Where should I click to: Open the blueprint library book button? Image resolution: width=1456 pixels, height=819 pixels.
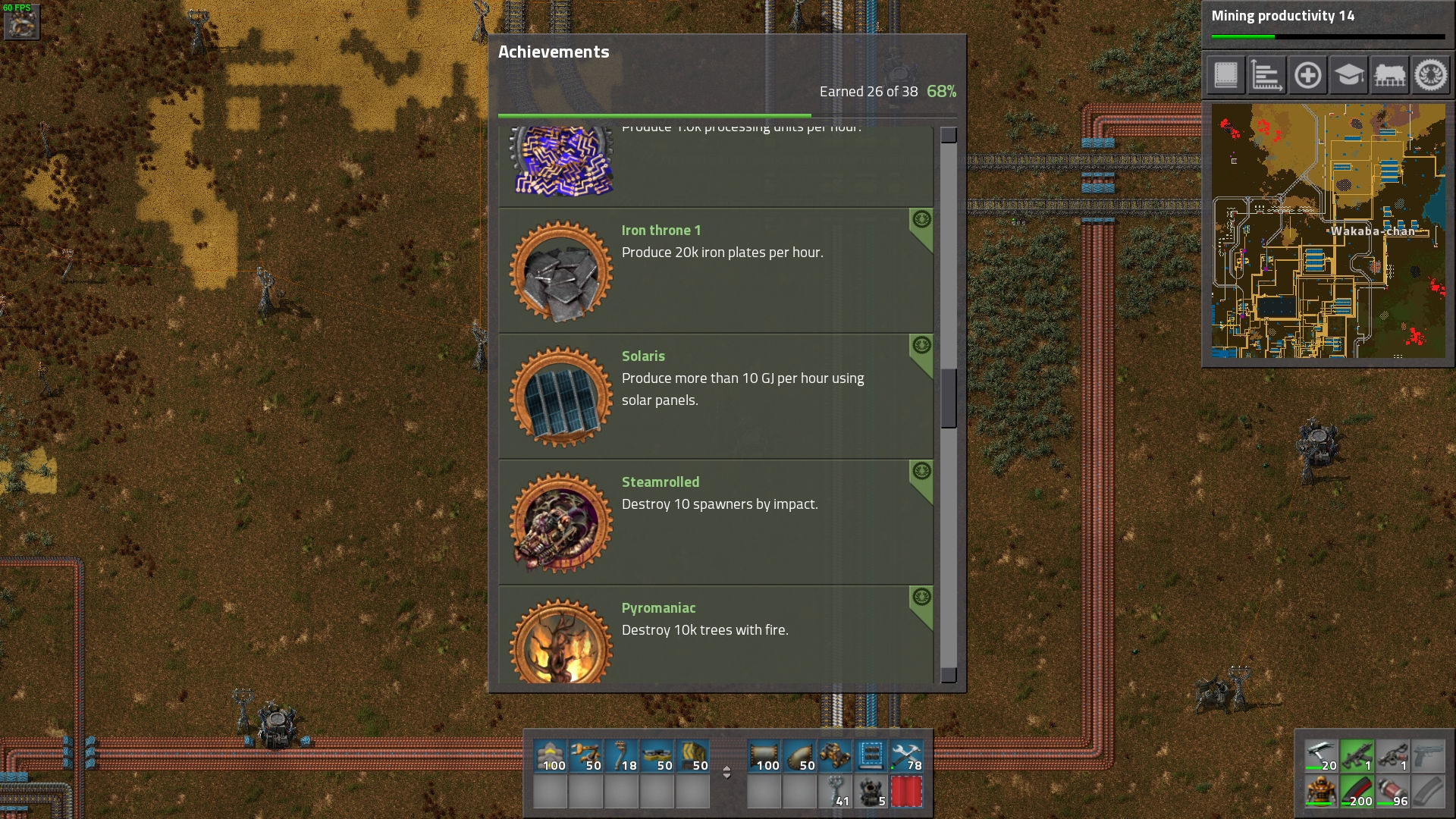click(x=1226, y=75)
